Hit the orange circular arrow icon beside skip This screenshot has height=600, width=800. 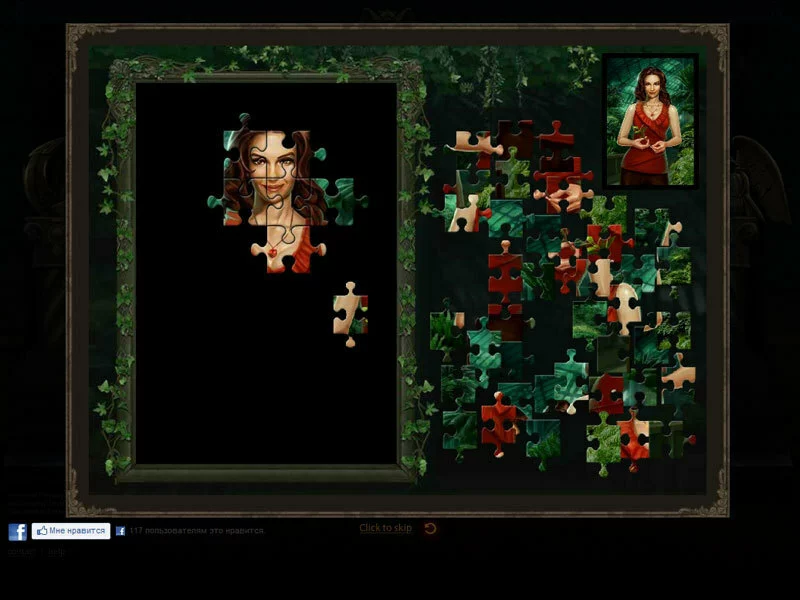coord(430,528)
